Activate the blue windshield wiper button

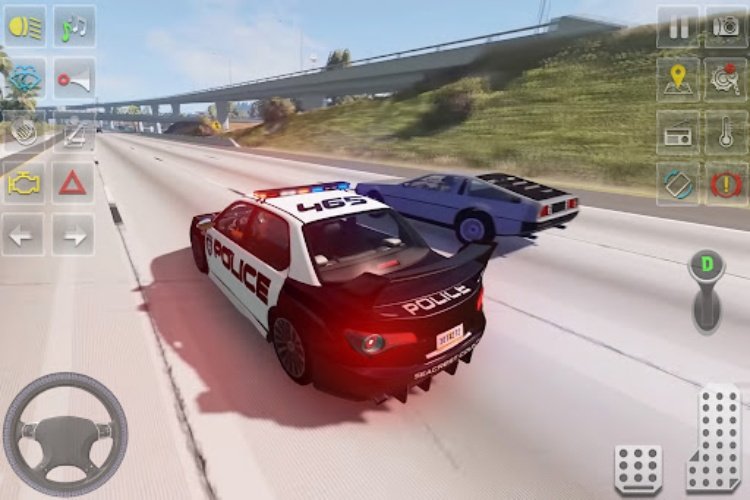coord(25,79)
